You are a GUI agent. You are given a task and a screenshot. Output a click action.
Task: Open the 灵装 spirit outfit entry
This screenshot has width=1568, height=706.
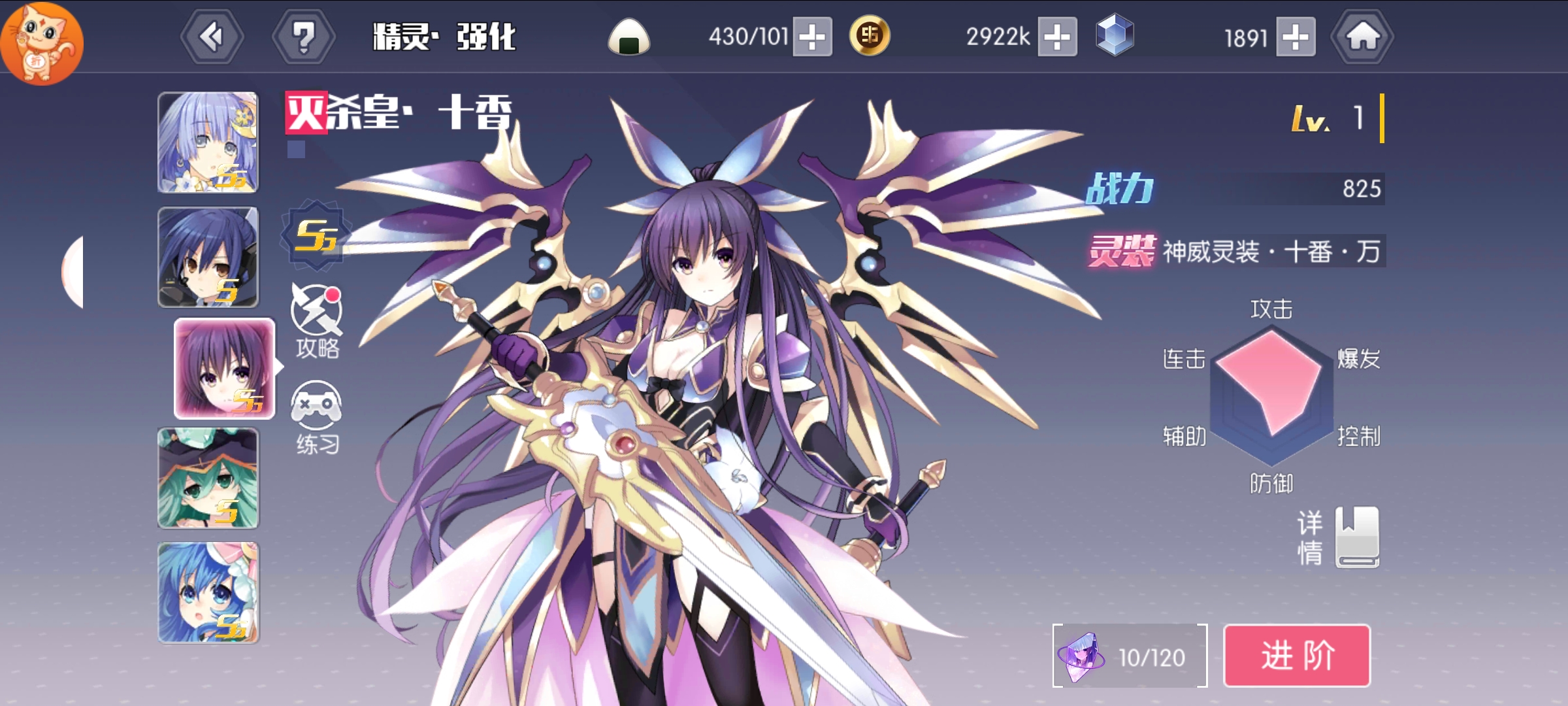point(1236,251)
